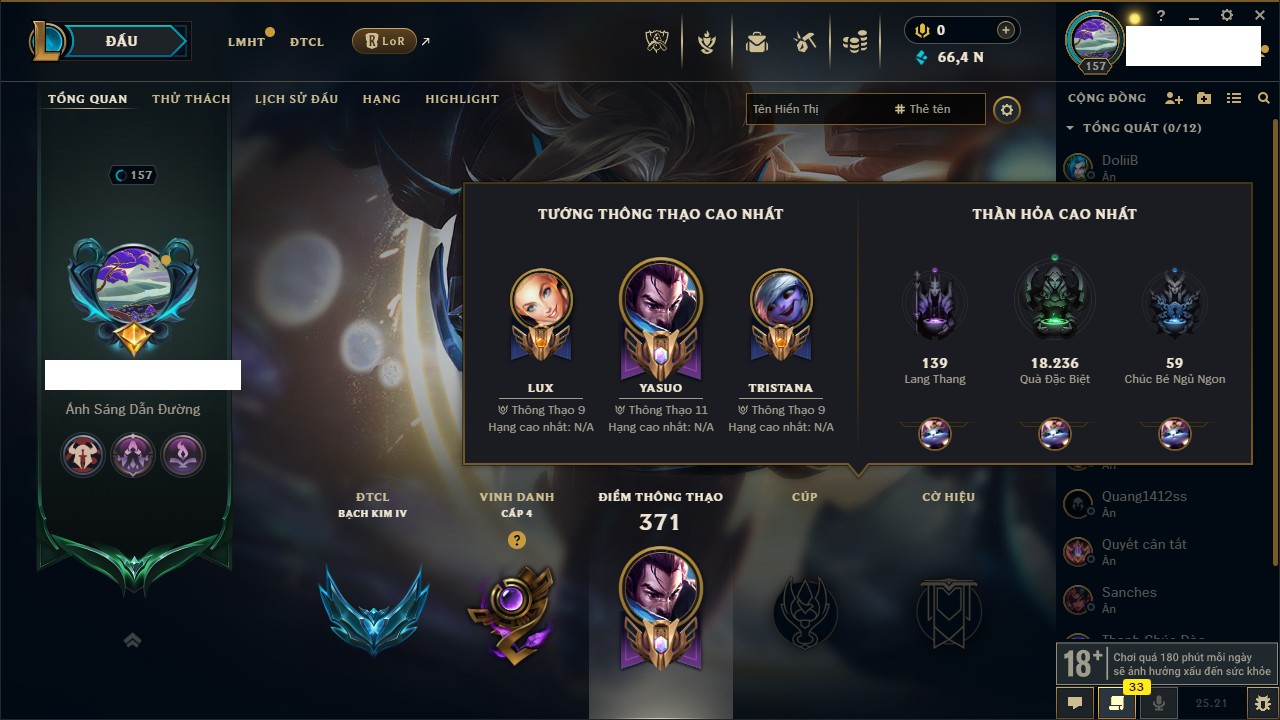This screenshot has width=1280, height=720.
Task: Open the bug report icon
Action: tap(1263, 703)
